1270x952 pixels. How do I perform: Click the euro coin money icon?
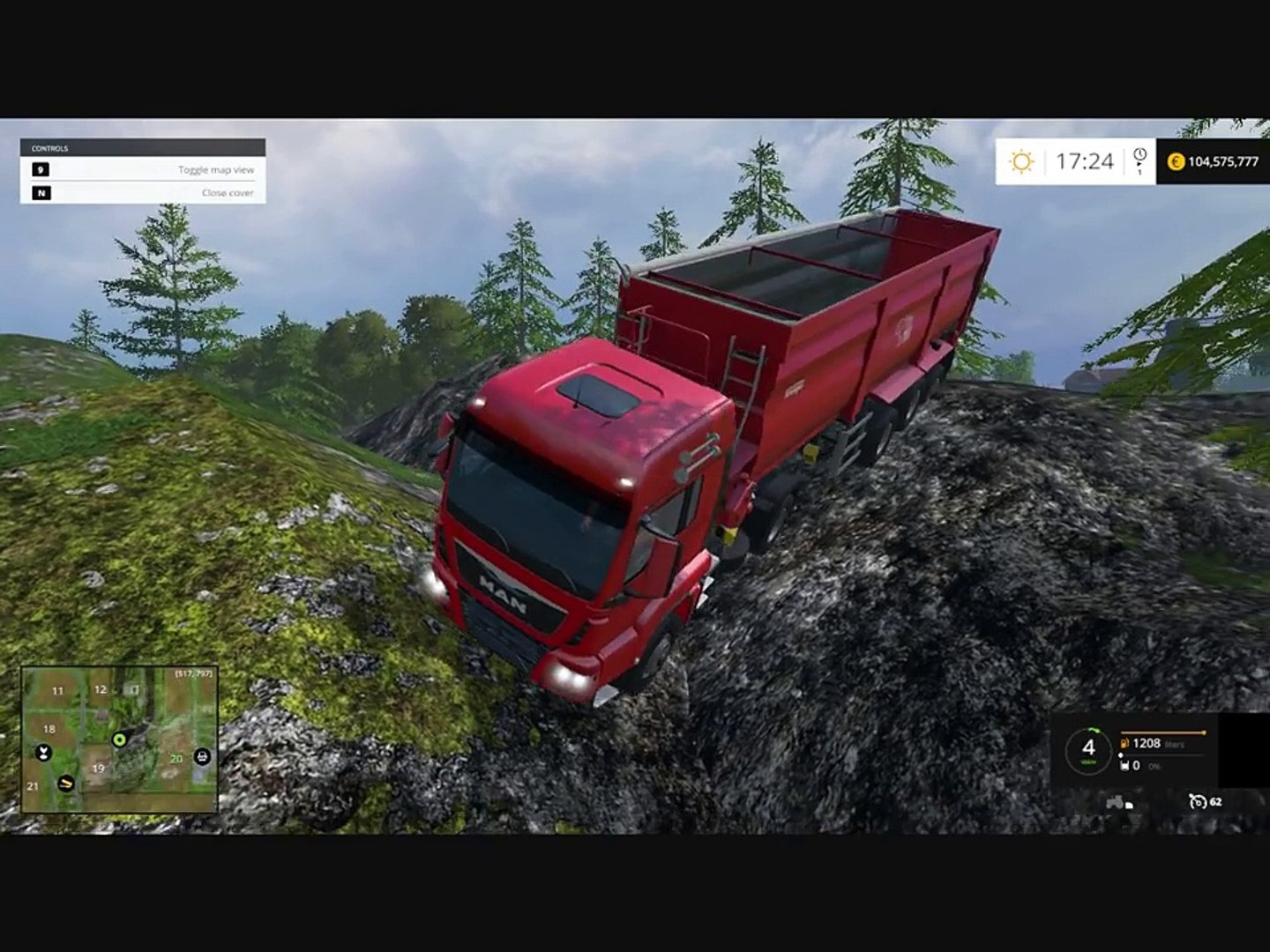pos(1176,161)
